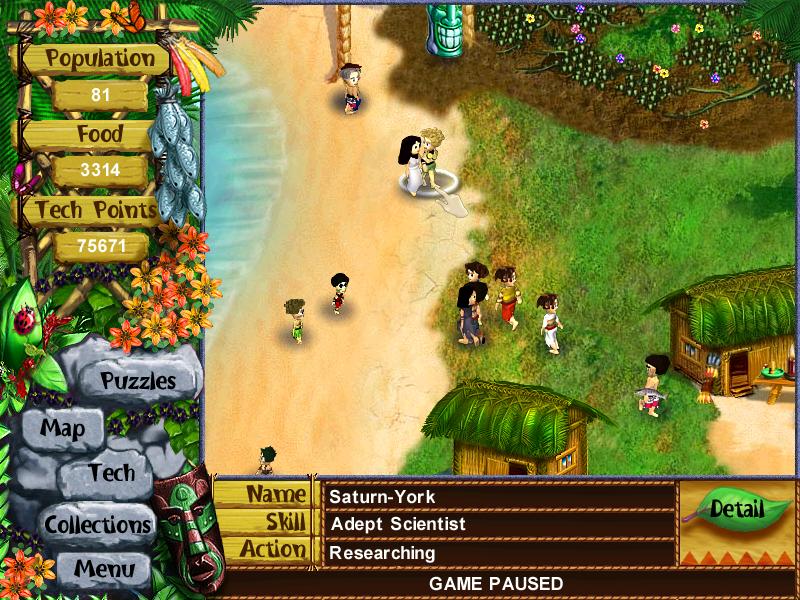View the Collections screen
The image size is (800, 600).
pos(97,523)
